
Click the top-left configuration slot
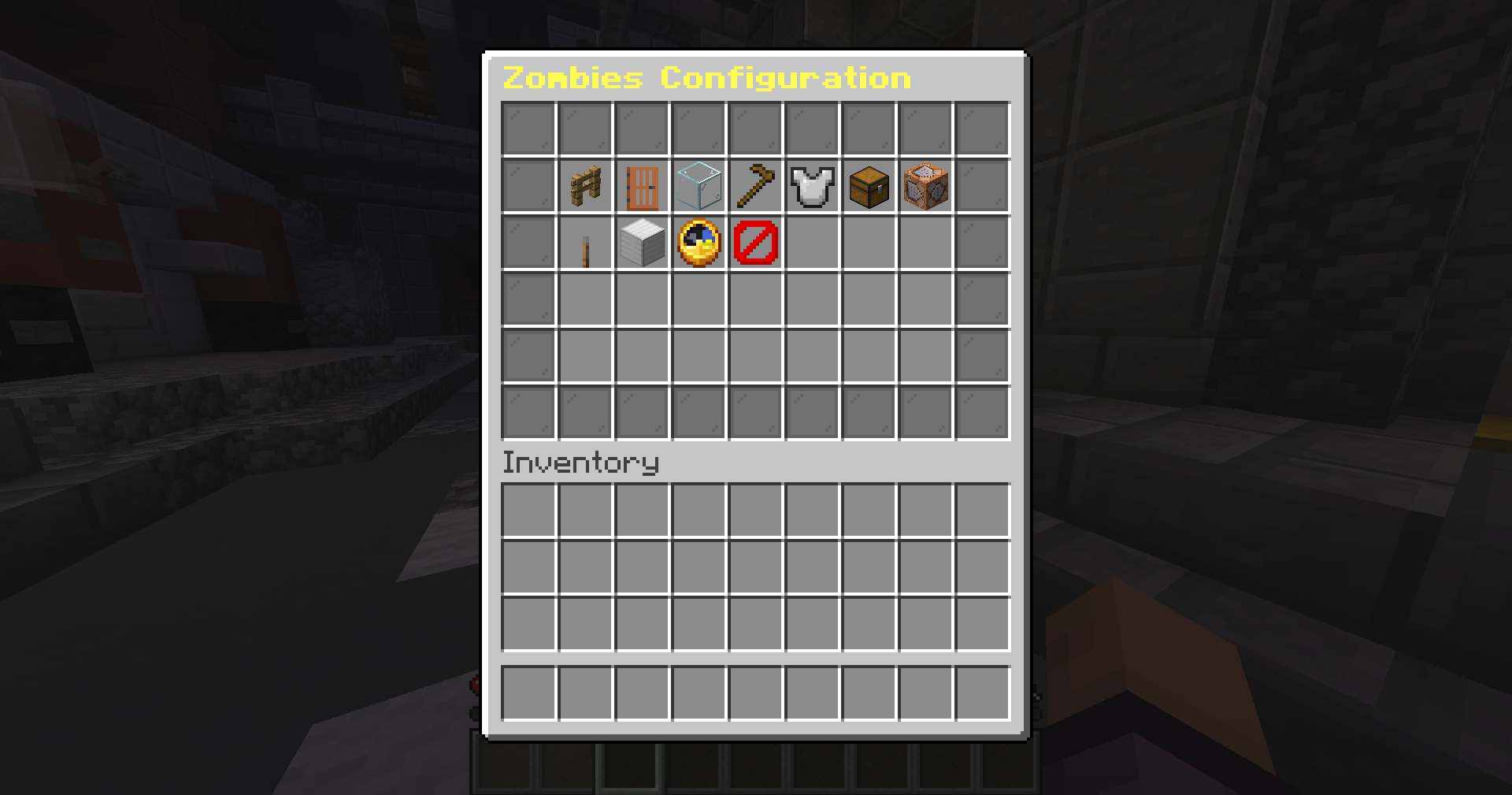click(x=529, y=128)
